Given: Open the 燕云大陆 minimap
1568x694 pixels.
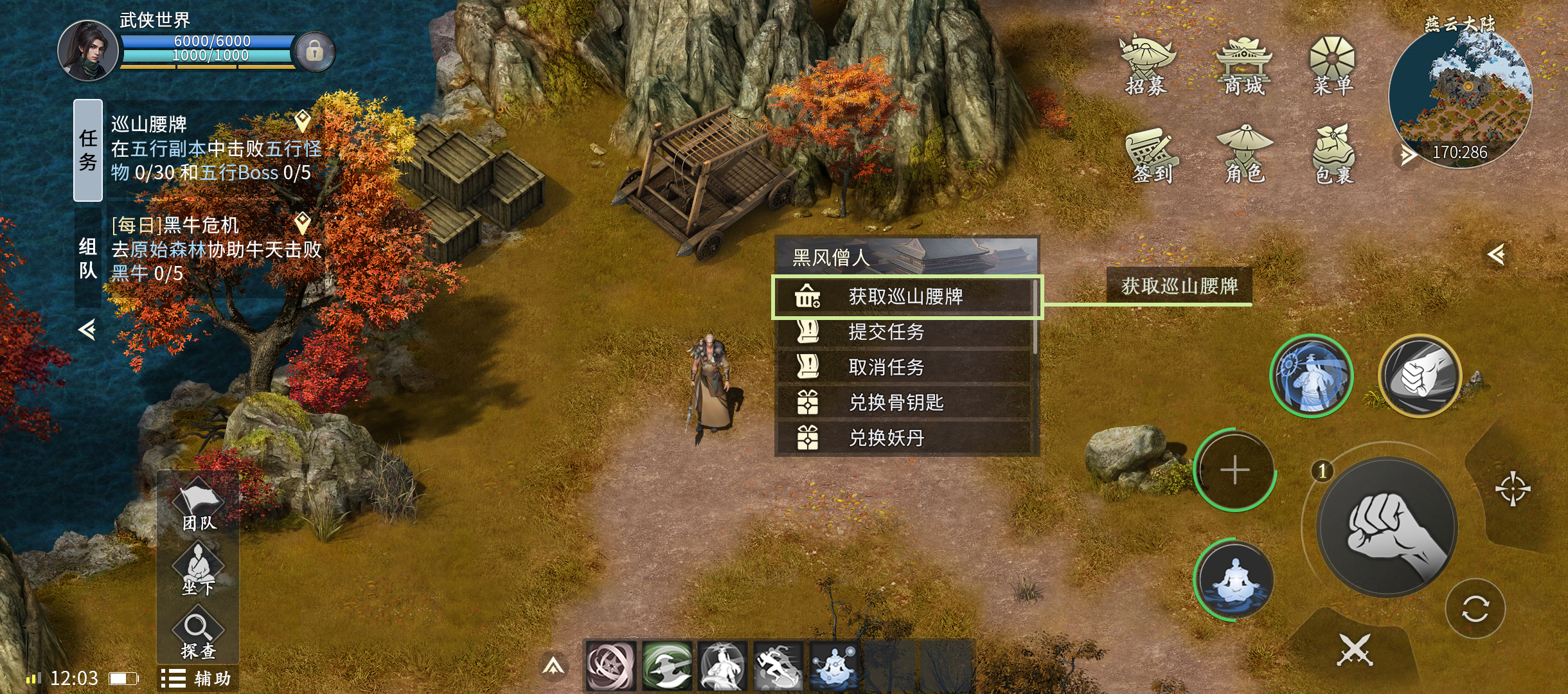Looking at the screenshot, I should pyautogui.click(x=1460, y=96).
